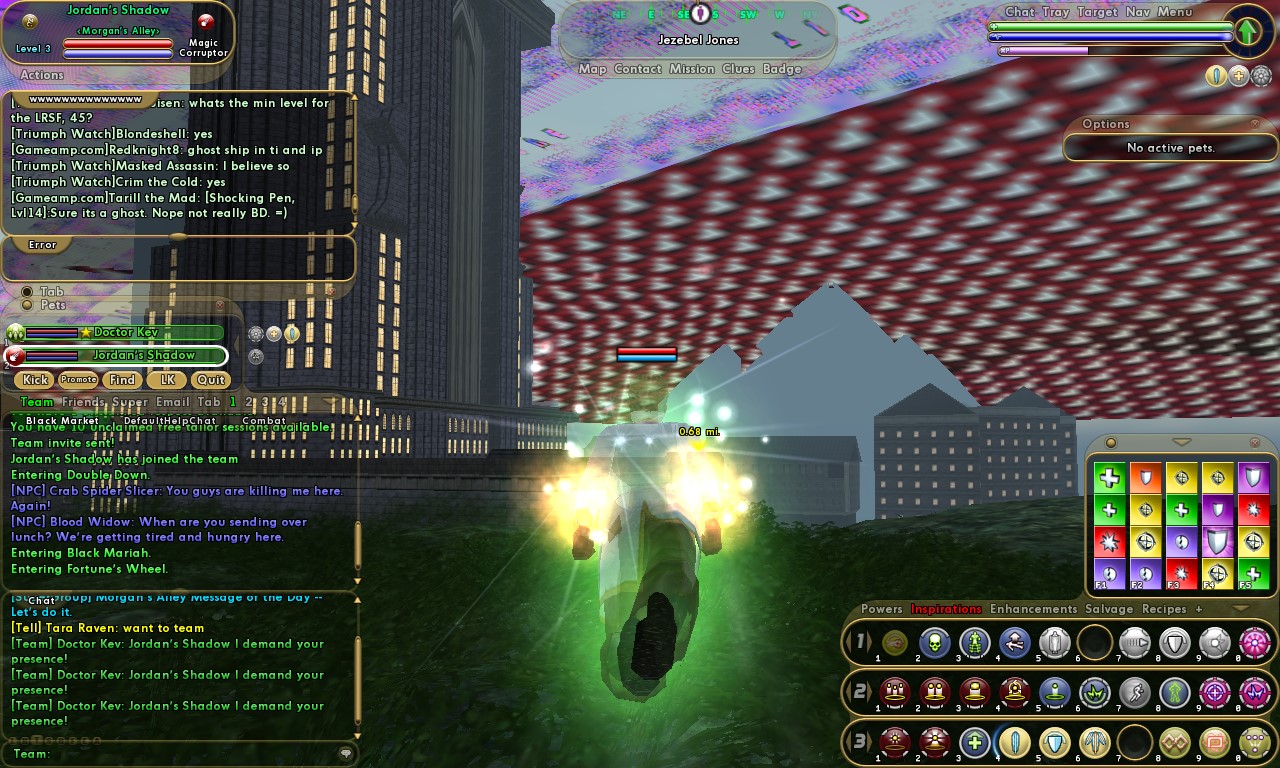This screenshot has width=1280, height=768.
Task: Open the Actions menu under the target name
Action: tap(42, 75)
